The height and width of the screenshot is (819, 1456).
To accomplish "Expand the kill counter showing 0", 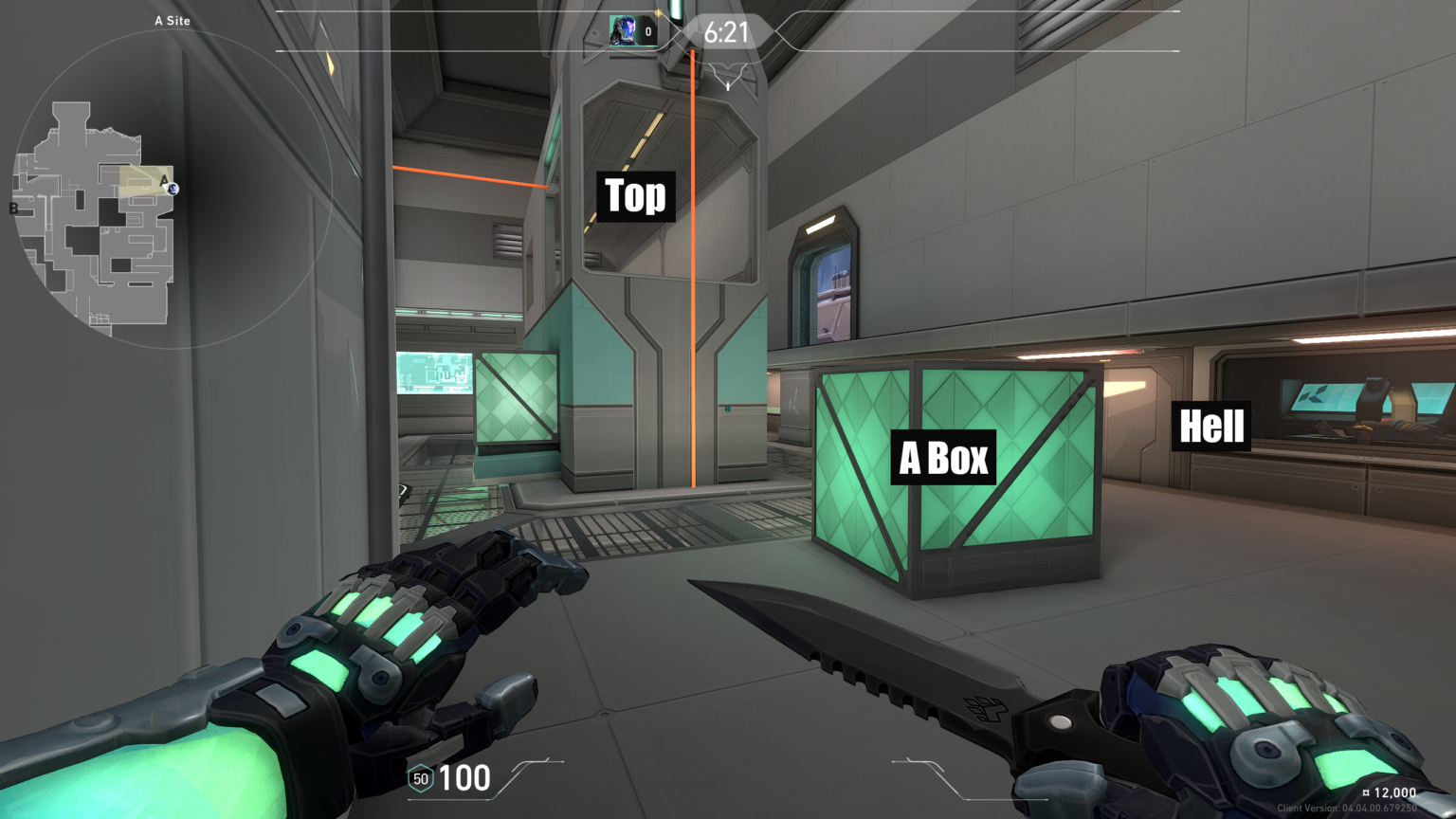I will [647, 31].
